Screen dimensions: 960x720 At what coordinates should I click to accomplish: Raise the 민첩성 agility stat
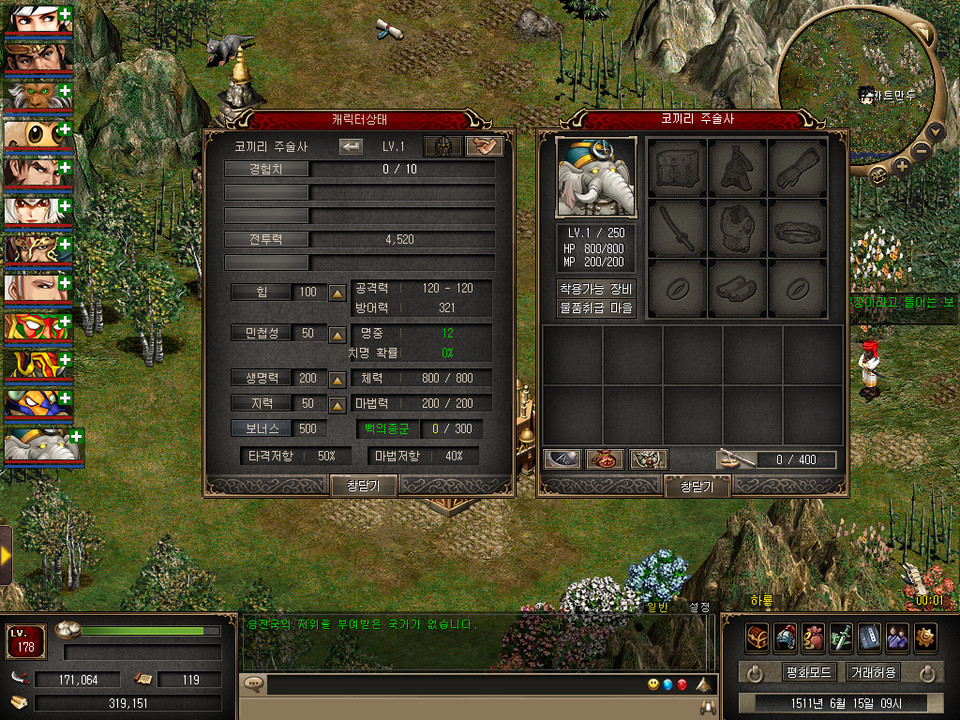pos(338,334)
